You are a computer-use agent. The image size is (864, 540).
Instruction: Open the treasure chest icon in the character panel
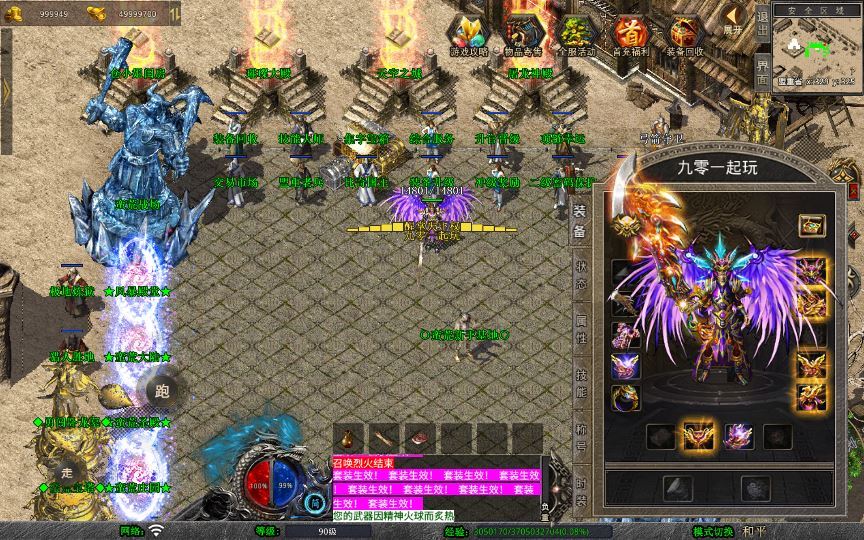click(812, 226)
